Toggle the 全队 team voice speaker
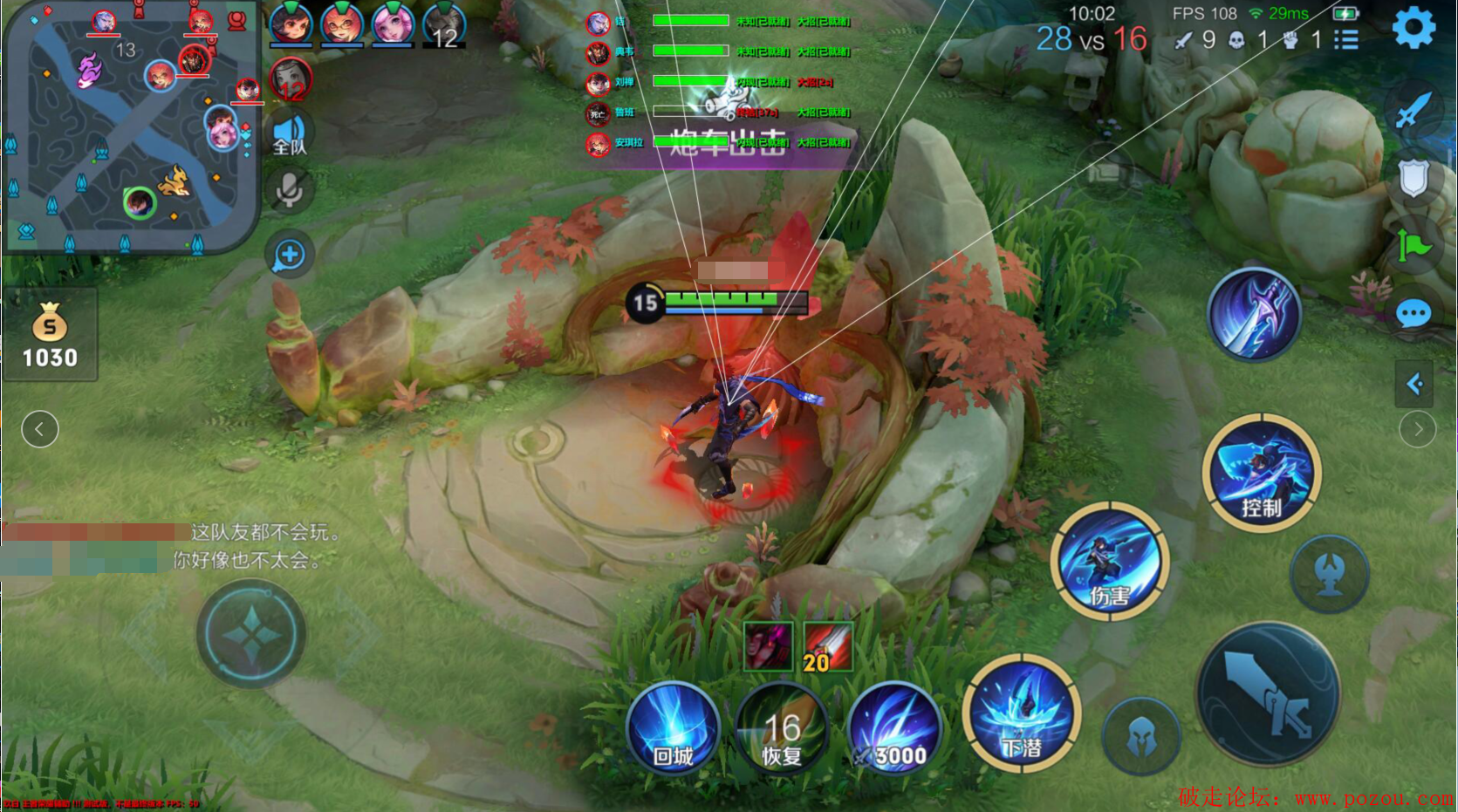Screen dimensions: 1458x812 290,135
